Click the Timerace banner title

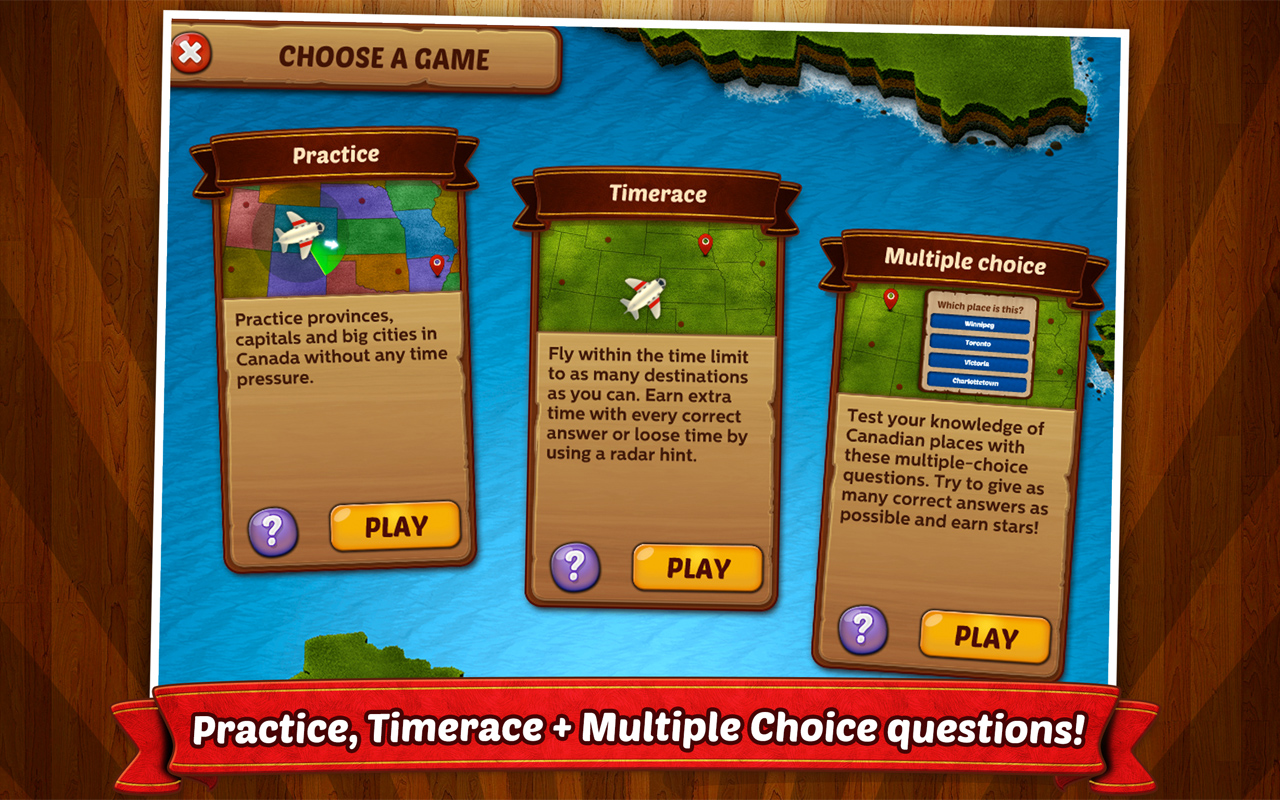point(660,194)
